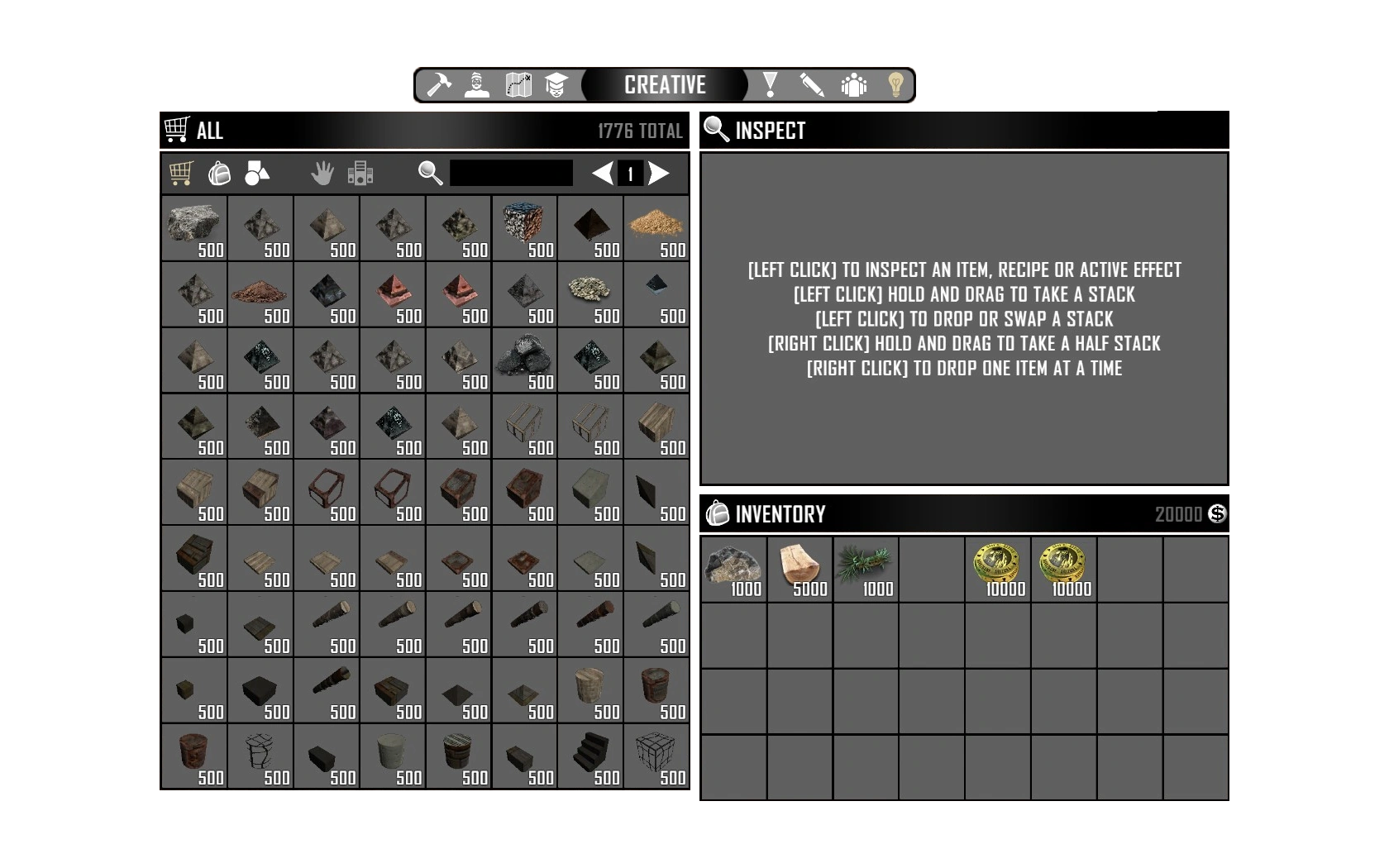Viewport: 1389px width, 868px height.
Task: Open the character screen icon
Action: 475,85
